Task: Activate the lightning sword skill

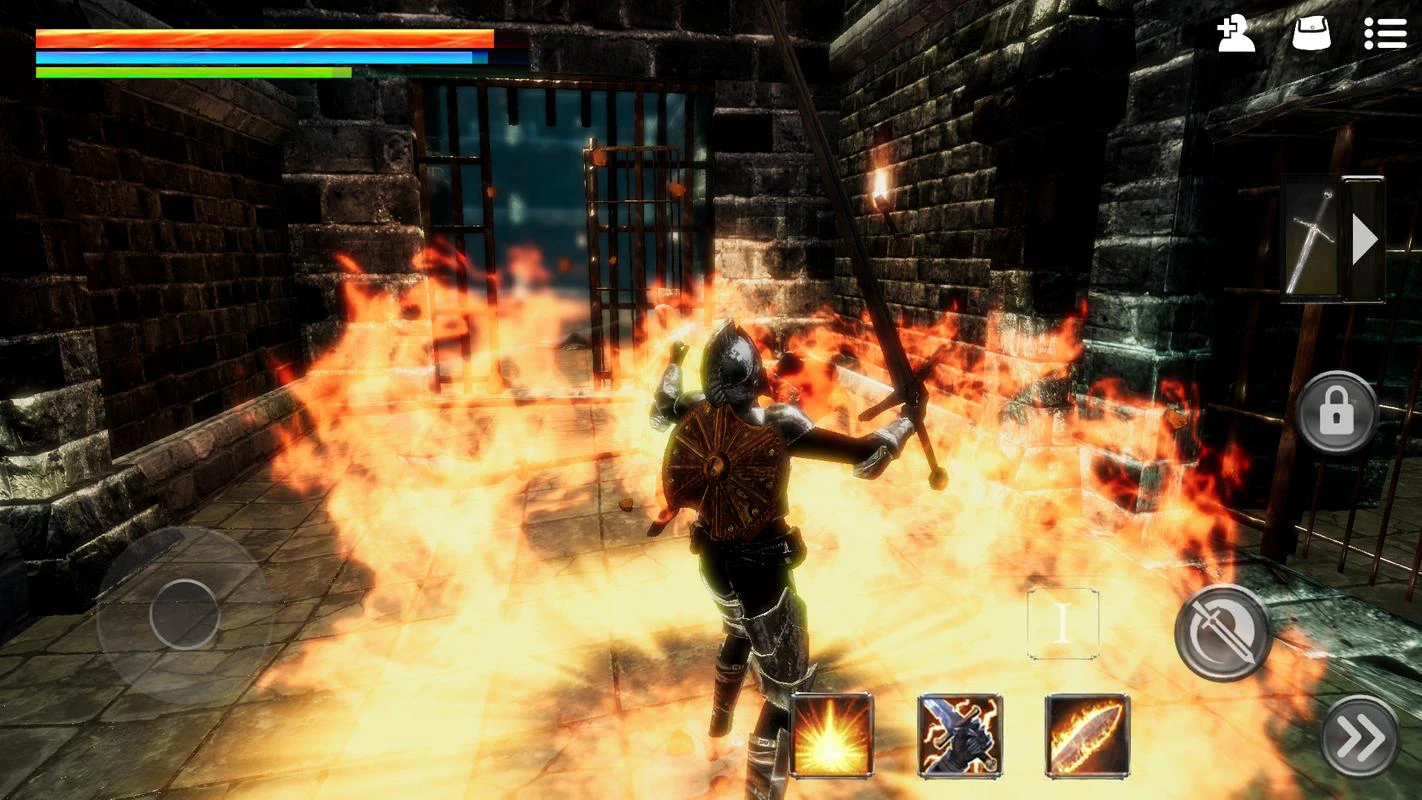Action: pyautogui.click(x=960, y=735)
